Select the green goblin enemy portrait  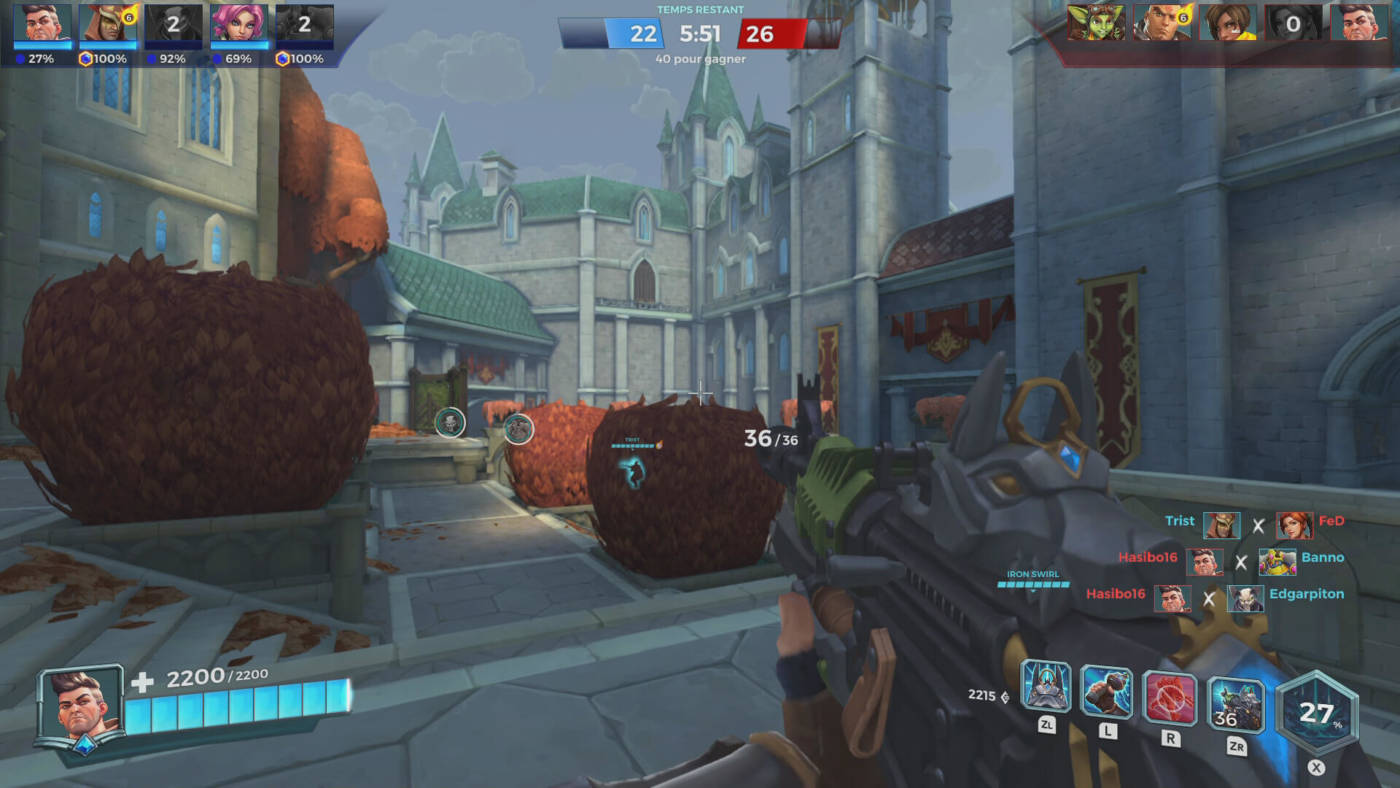[x=1096, y=22]
